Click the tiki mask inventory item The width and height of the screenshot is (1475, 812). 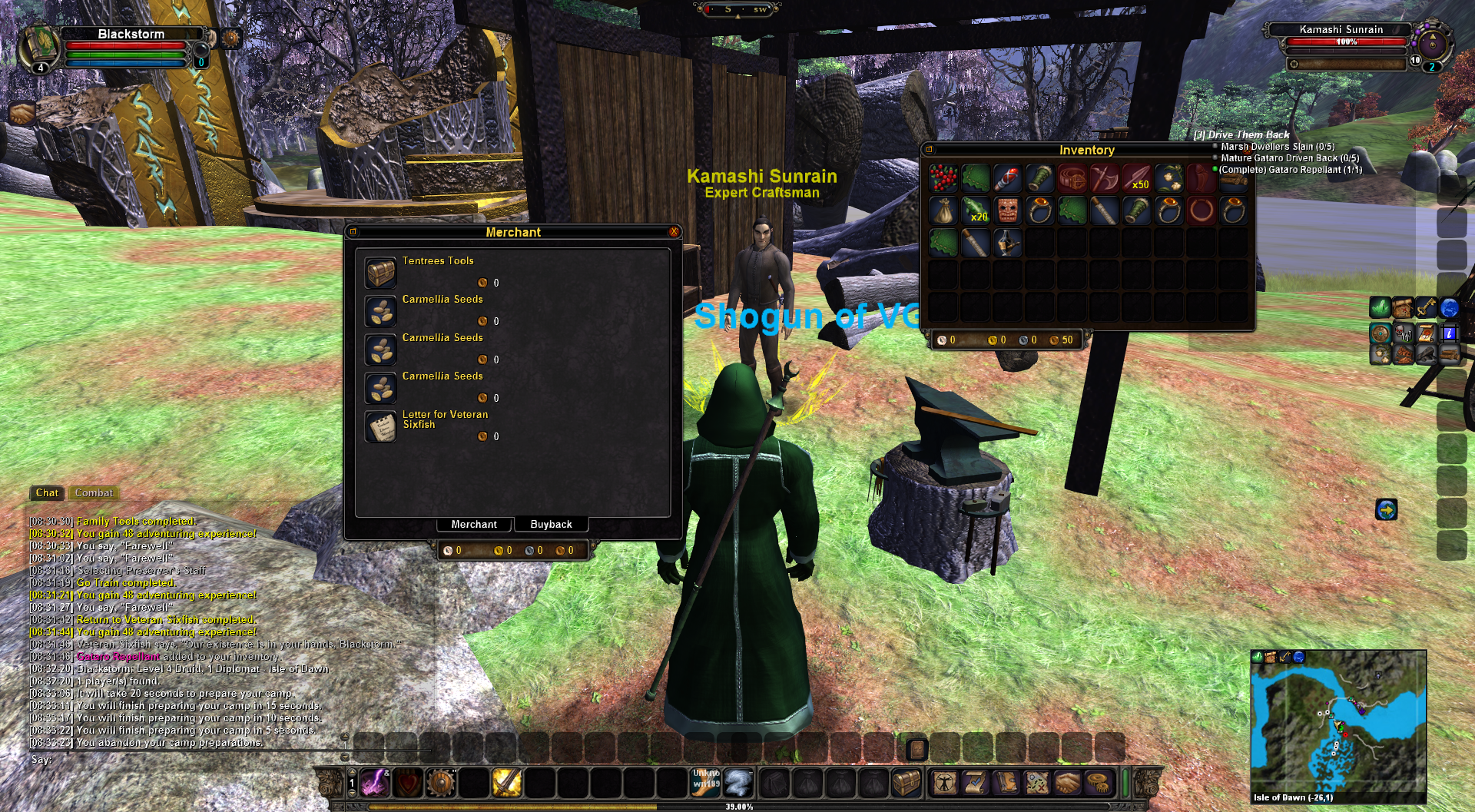(1007, 210)
